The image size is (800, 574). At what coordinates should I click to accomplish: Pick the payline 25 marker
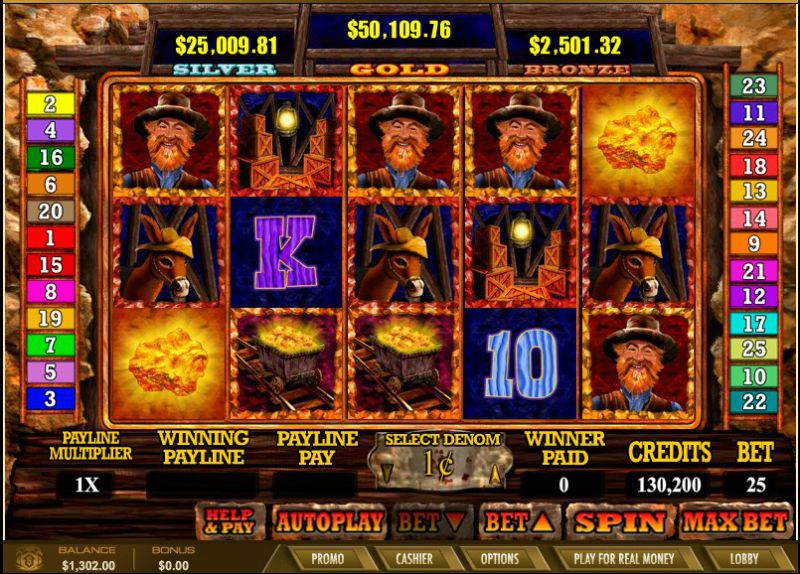click(753, 350)
